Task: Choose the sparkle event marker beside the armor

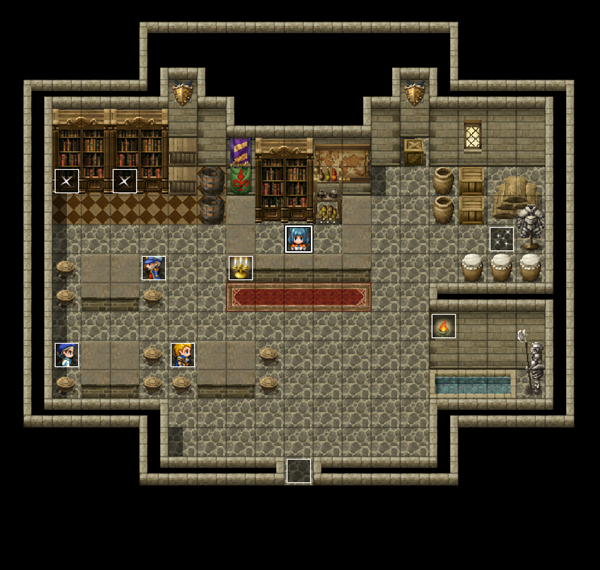Action: click(501, 239)
